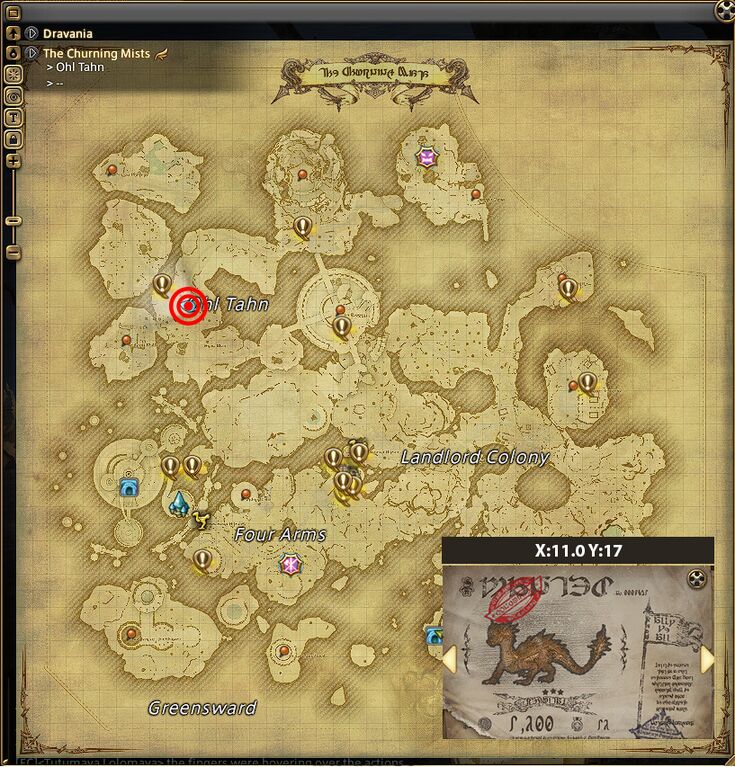Close the world map window
Viewport: 735px width, 767px height.
[x=725, y=10]
